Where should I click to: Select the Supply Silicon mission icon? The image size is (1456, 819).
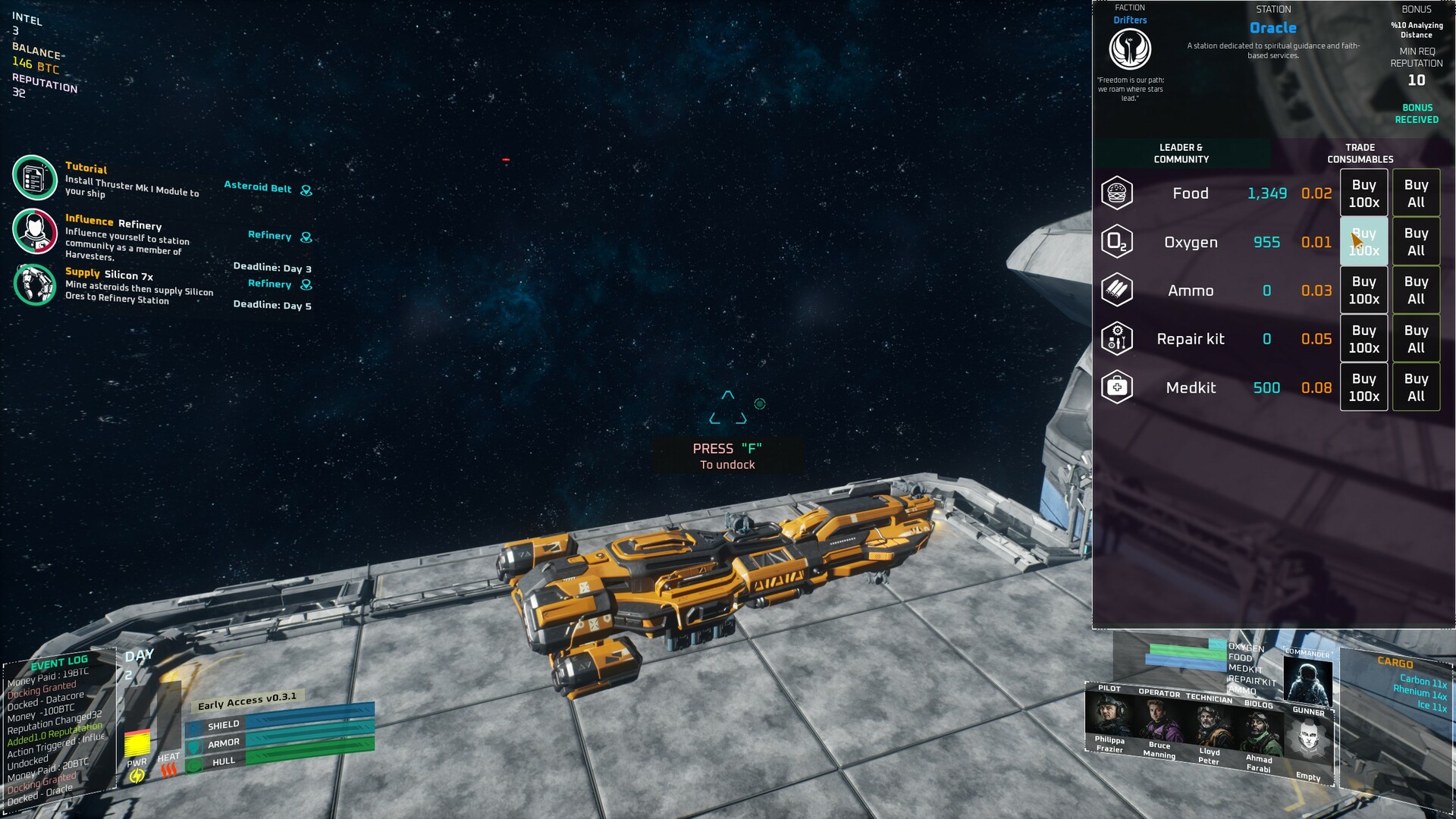pyautogui.click(x=35, y=284)
